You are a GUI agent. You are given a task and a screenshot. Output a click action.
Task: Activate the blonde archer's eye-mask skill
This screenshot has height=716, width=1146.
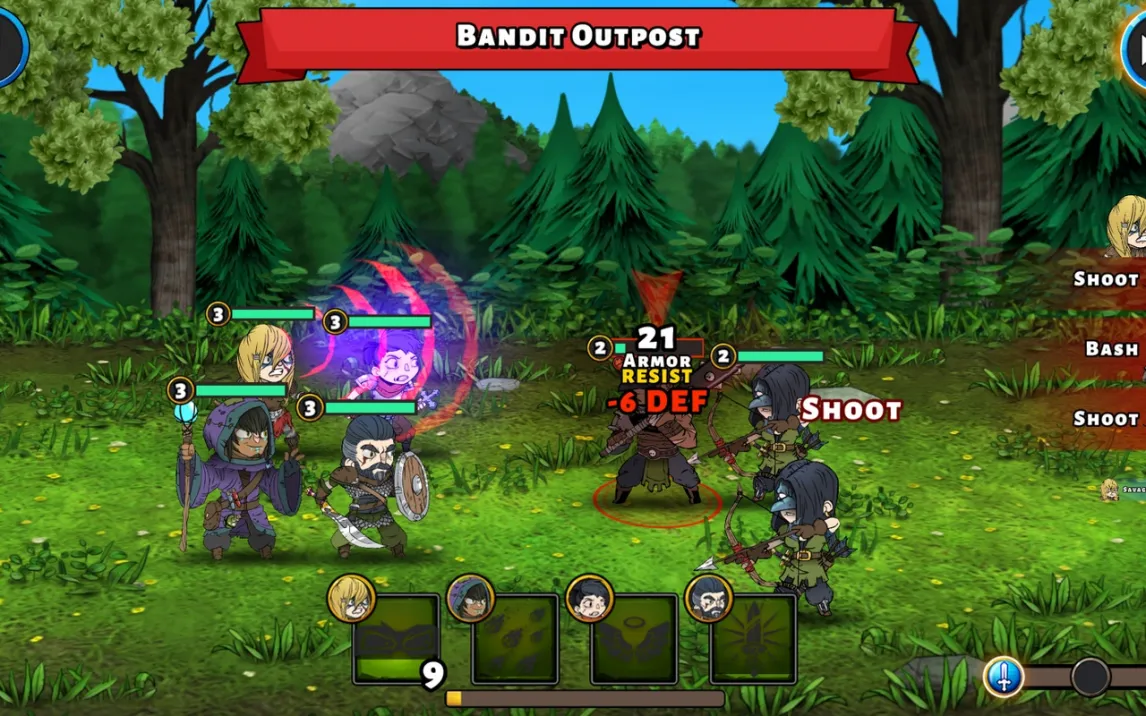pos(396,640)
